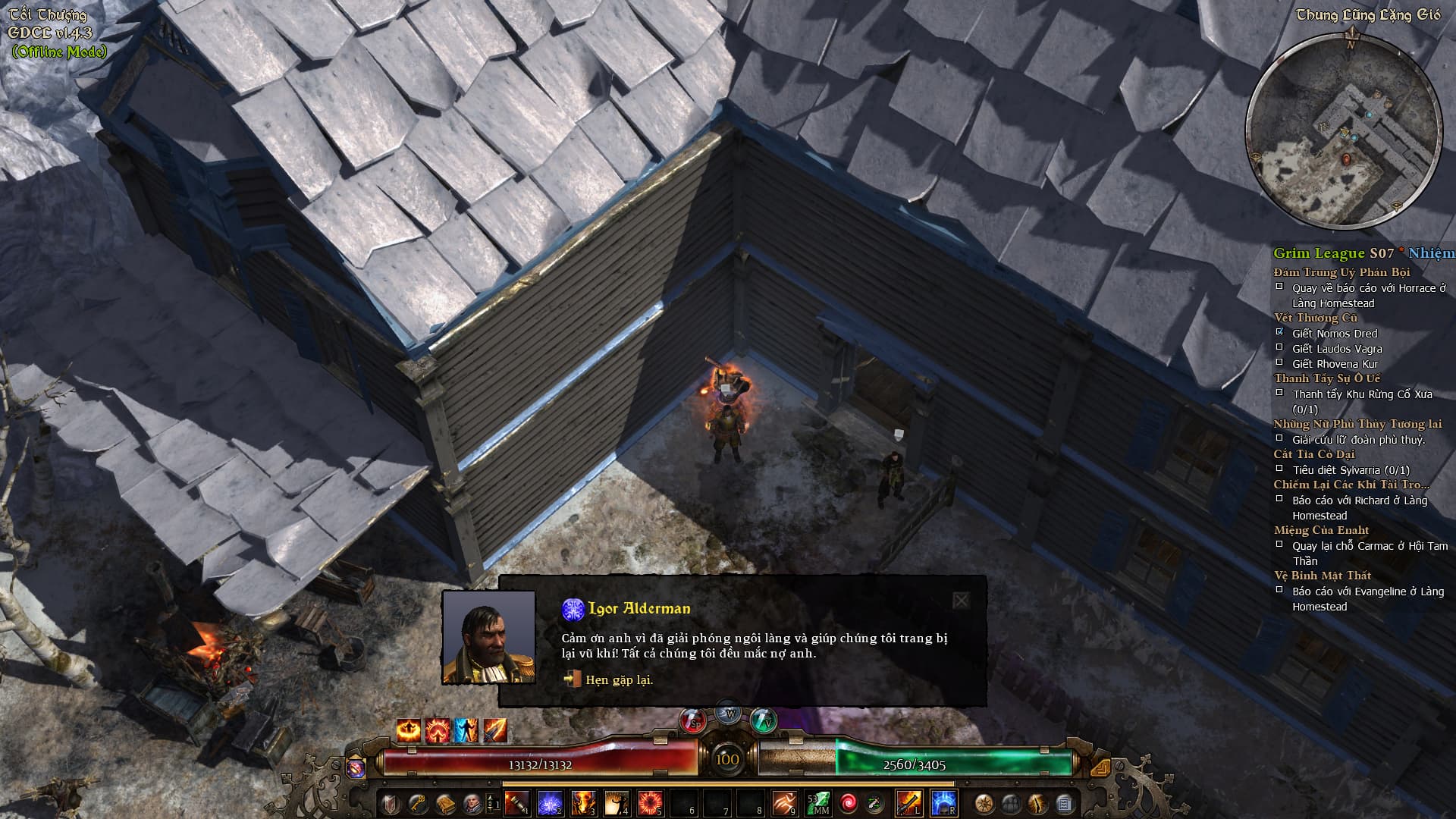
Task: Activate the claw slash skill in slot 9
Action: 783,803
